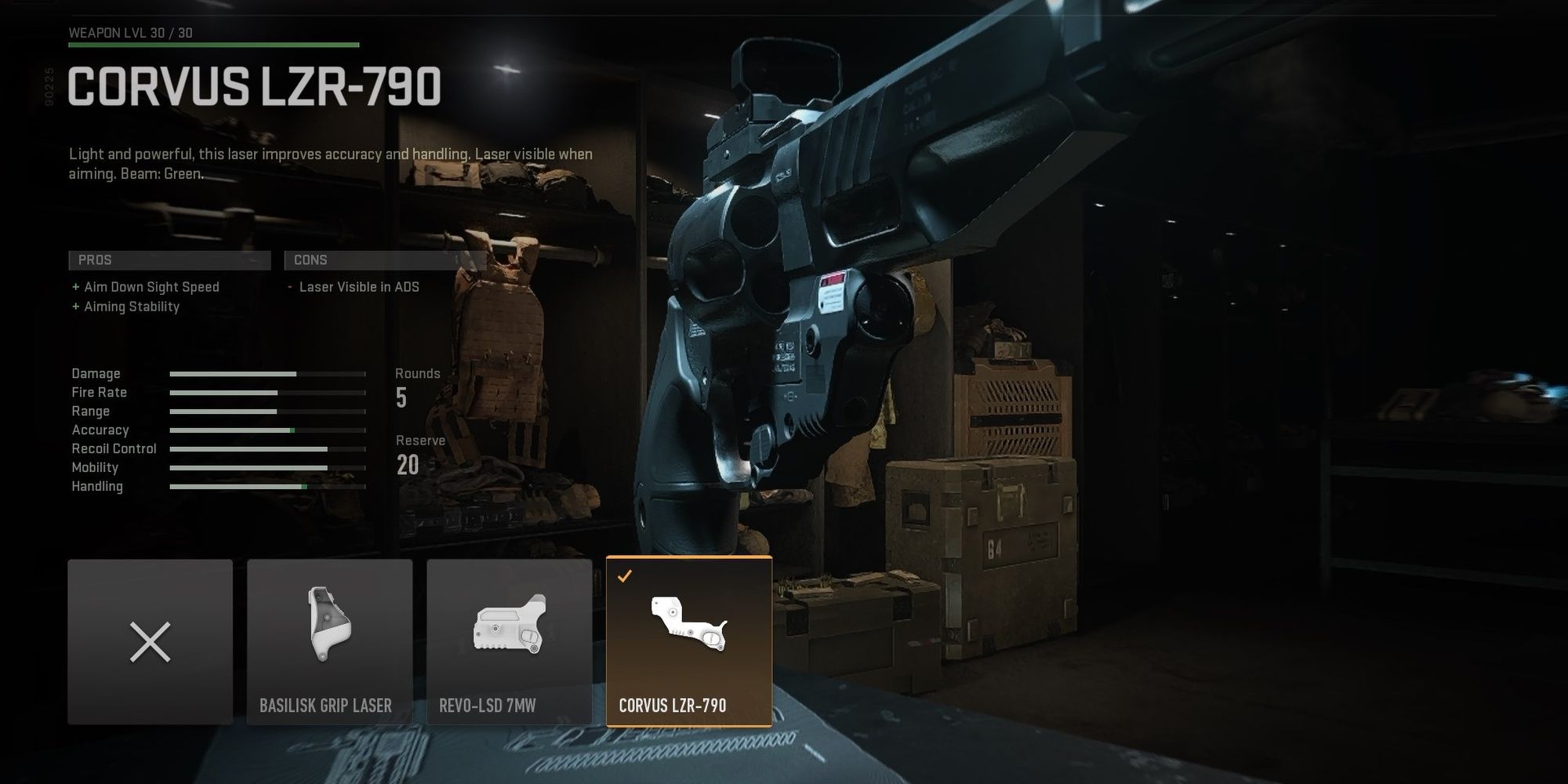Image resolution: width=1568 pixels, height=784 pixels.
Task: Expand the PROS section header
Action: (x=169, y=260)
